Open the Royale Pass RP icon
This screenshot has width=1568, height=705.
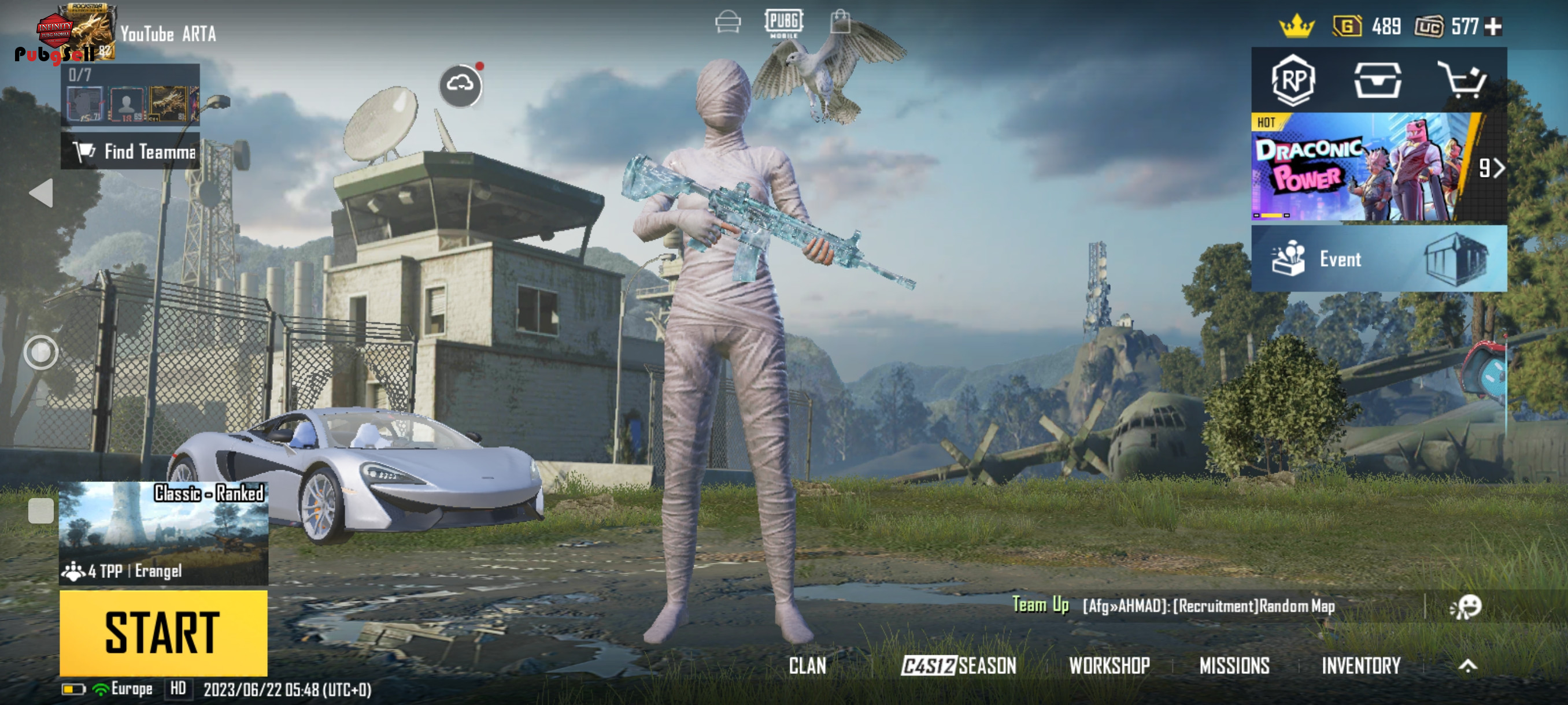[1293, 81]
